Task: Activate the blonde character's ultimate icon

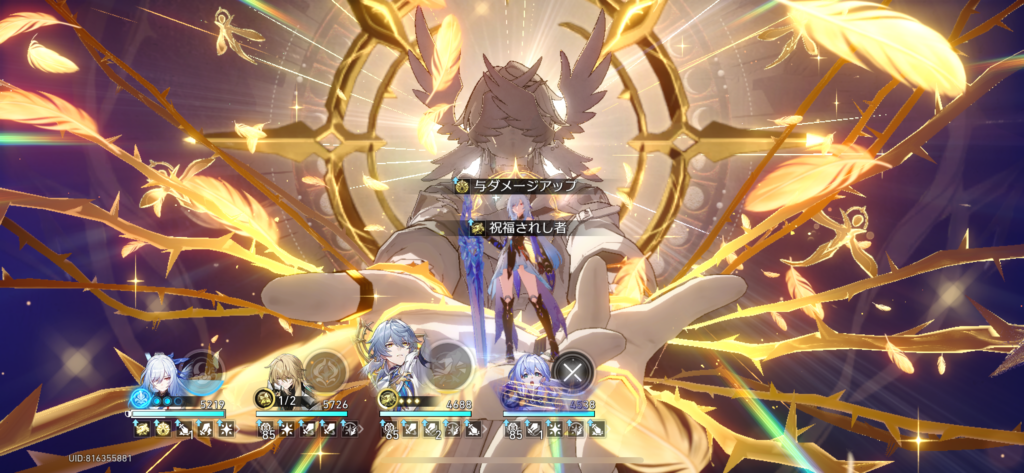Action: tap(325, 368)
